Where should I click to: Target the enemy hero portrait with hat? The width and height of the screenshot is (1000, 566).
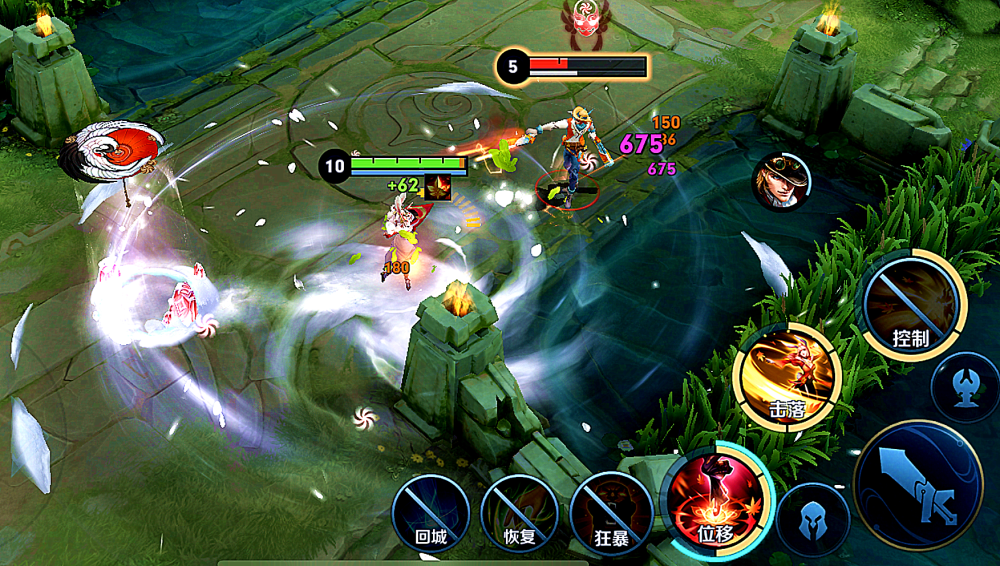783,182
